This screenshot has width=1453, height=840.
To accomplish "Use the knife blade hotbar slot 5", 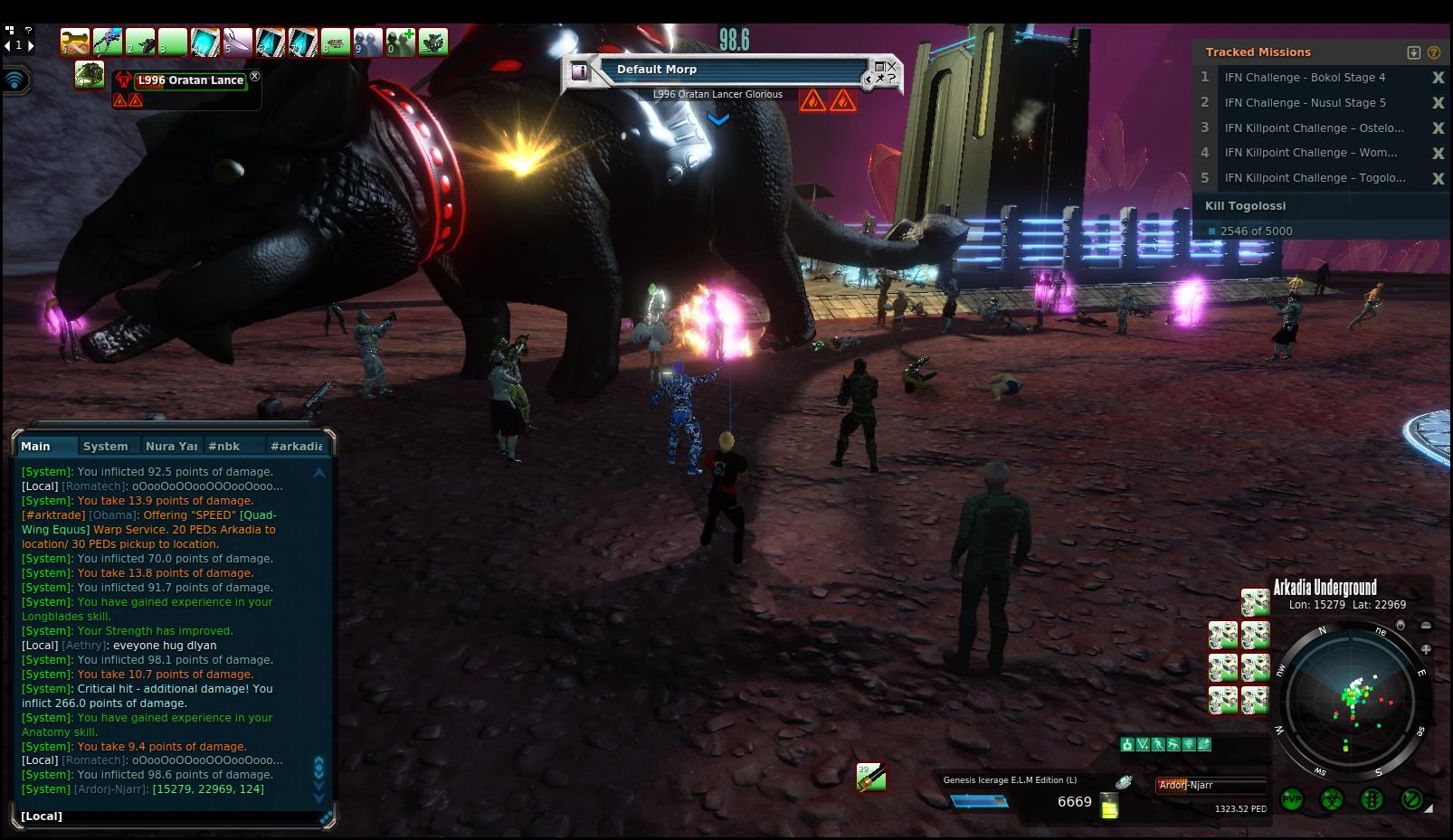I will (238, 42).
